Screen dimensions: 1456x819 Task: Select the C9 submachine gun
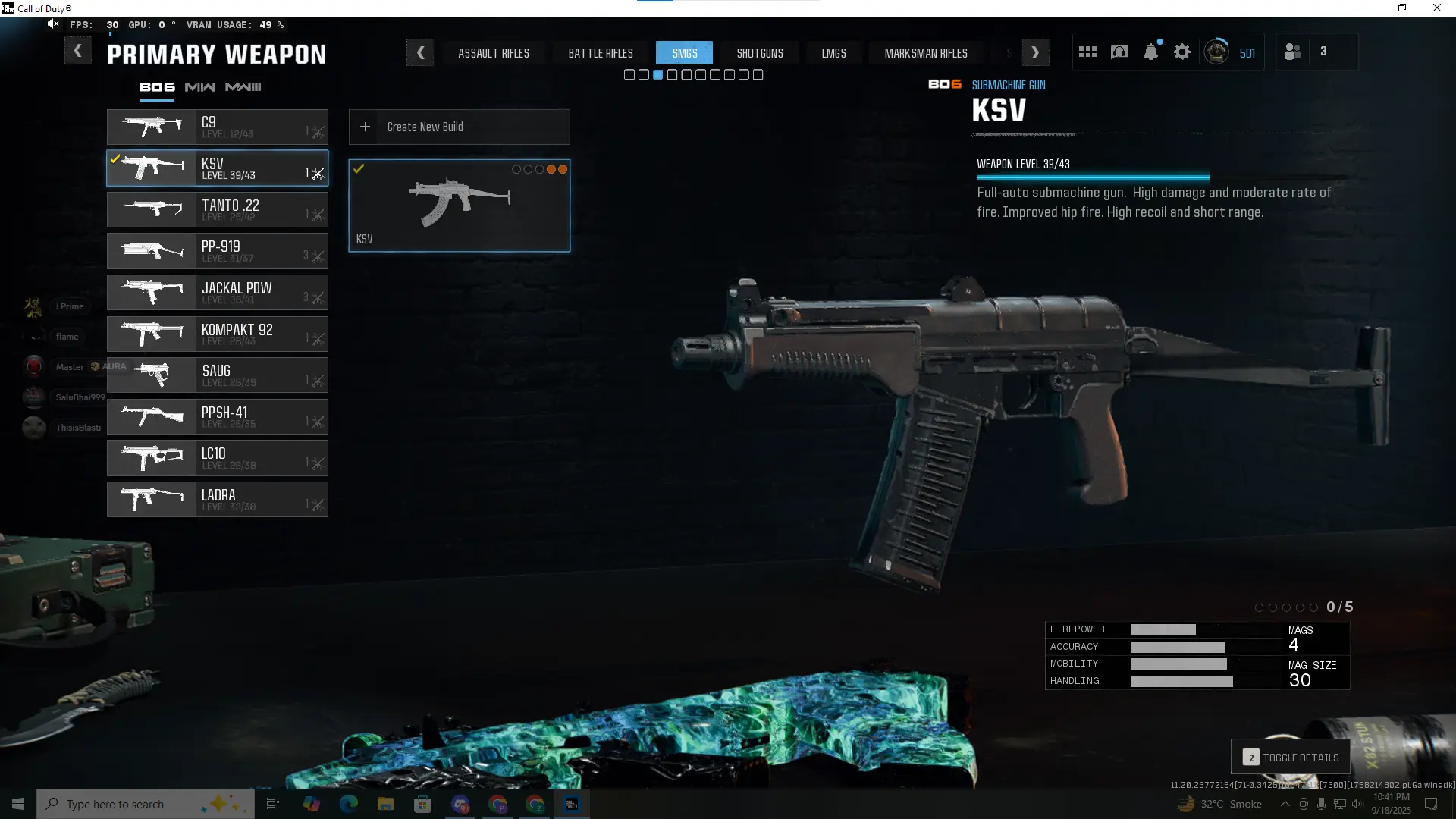pyautogui.click(x=218, y=127)
